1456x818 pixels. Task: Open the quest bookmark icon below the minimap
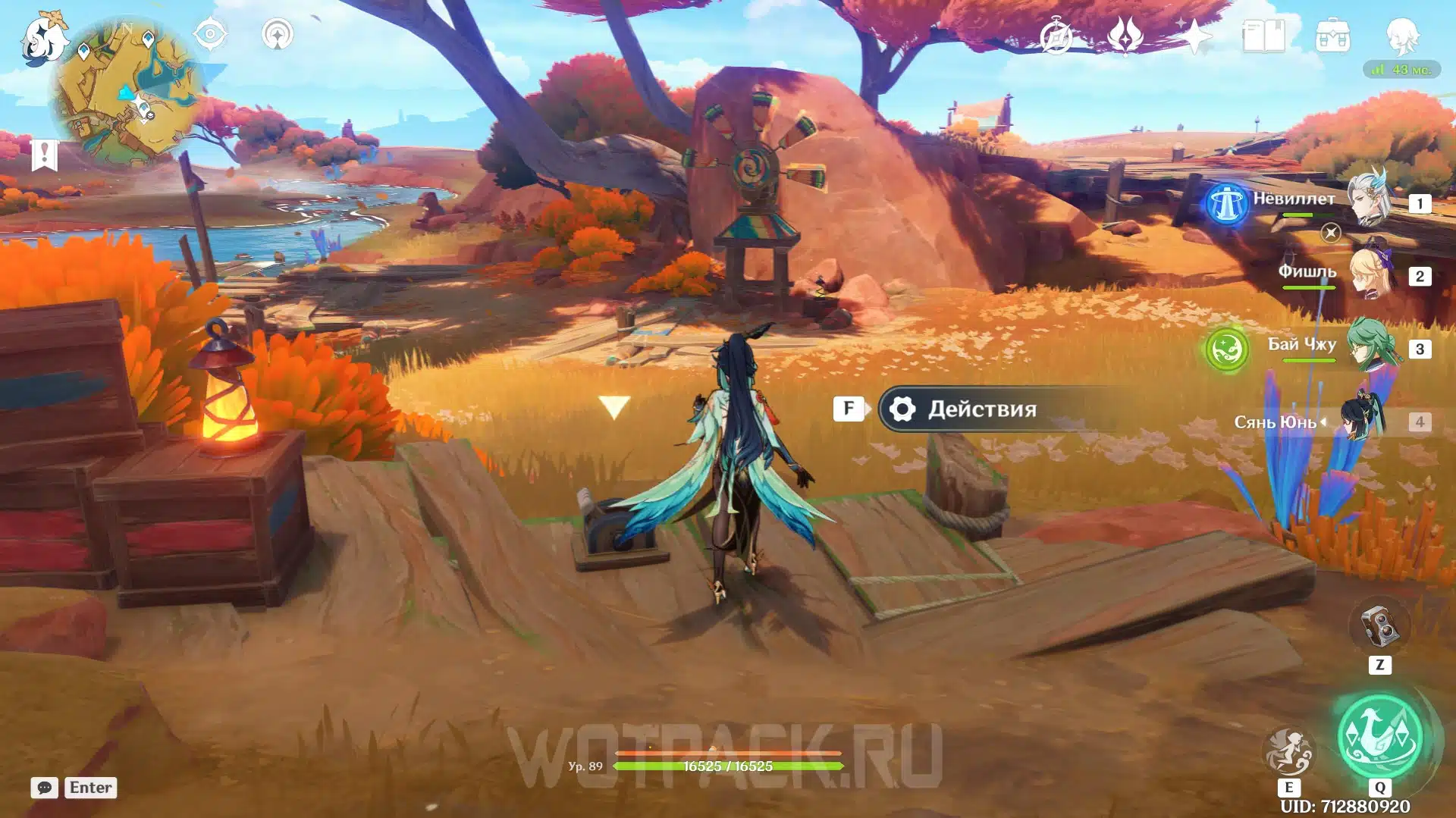[x=45, y=155]
